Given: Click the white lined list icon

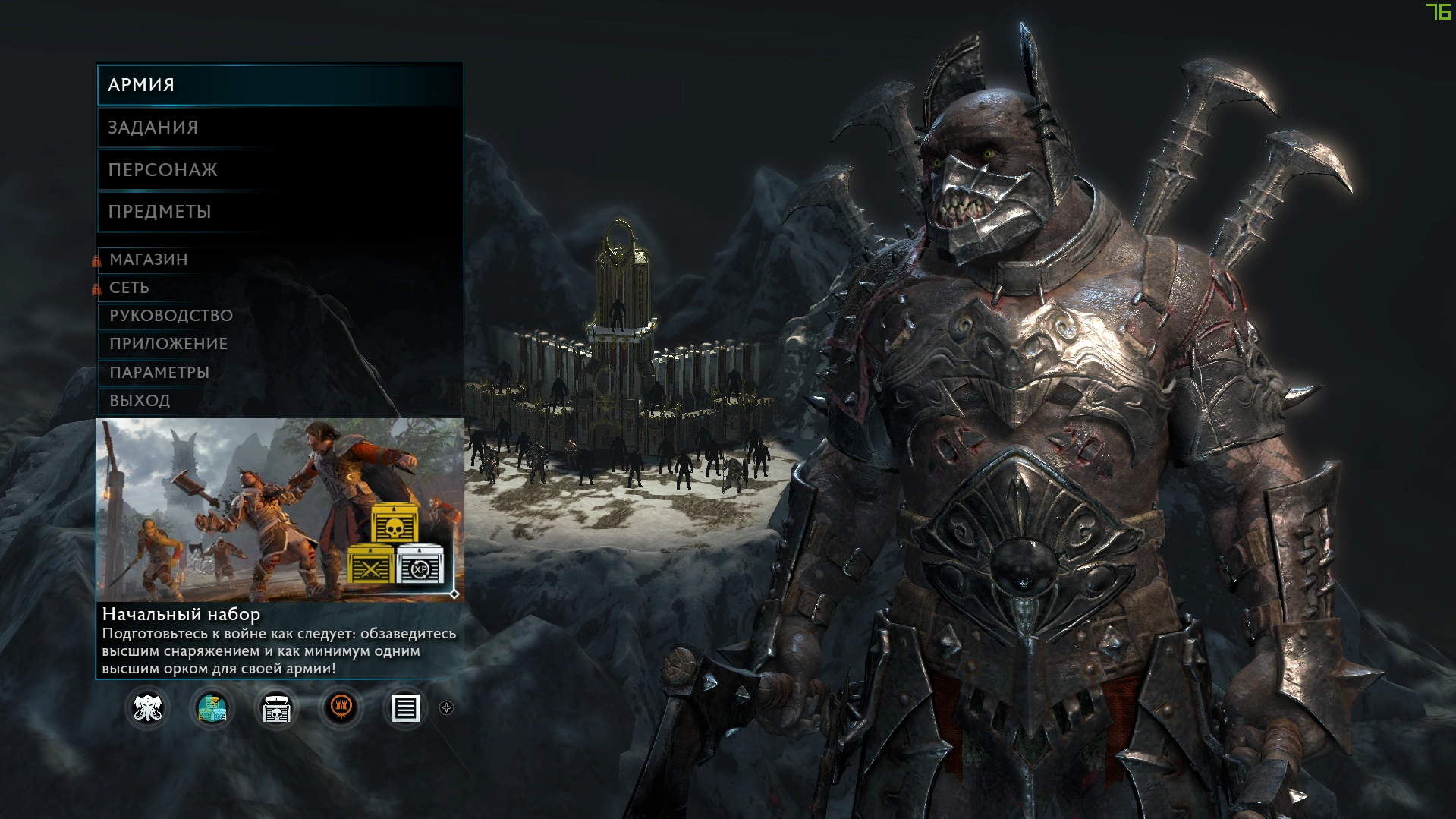Looking at the screenshot, I should coord(404,709).
